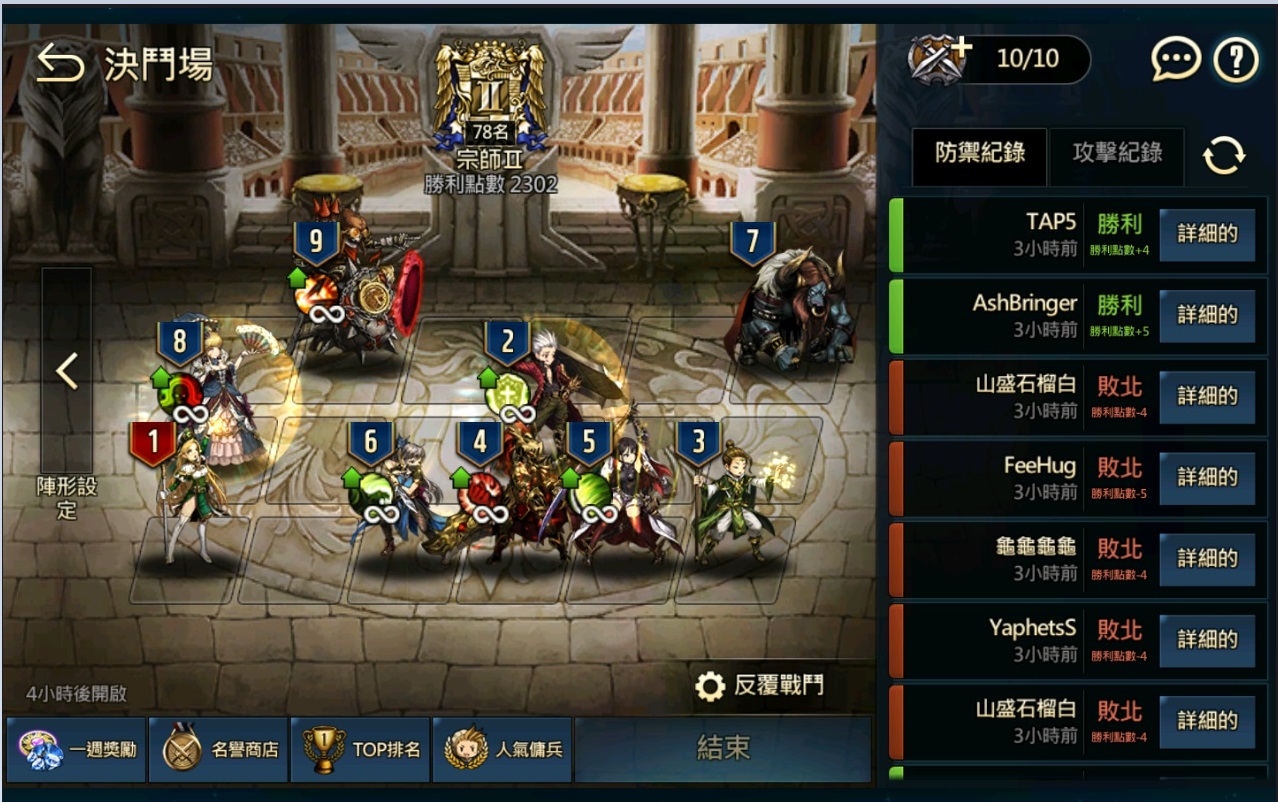1278x802 pixels.
Task: View details of the 龜龜龜龜 defeat
Action: point(1207,559)
